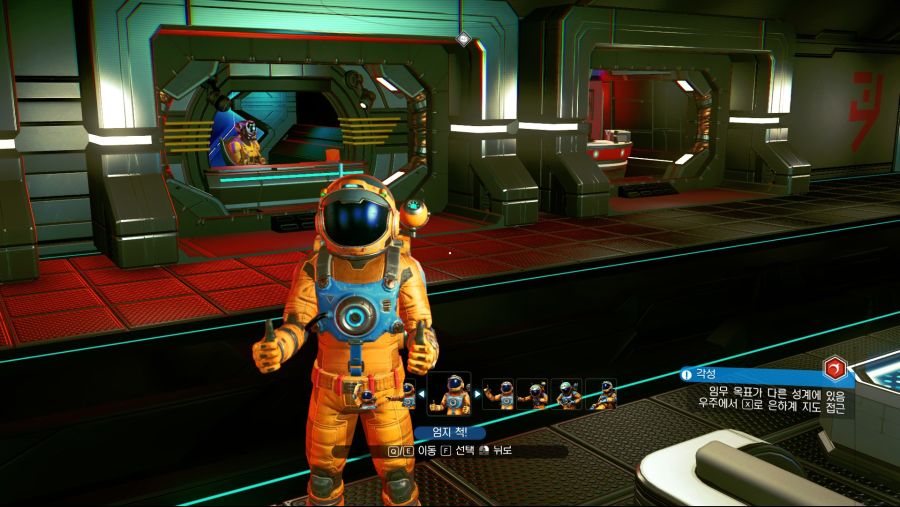900x507 pixels.
Task: Choose the sitting astronaut emote
Action: point(601,394)
